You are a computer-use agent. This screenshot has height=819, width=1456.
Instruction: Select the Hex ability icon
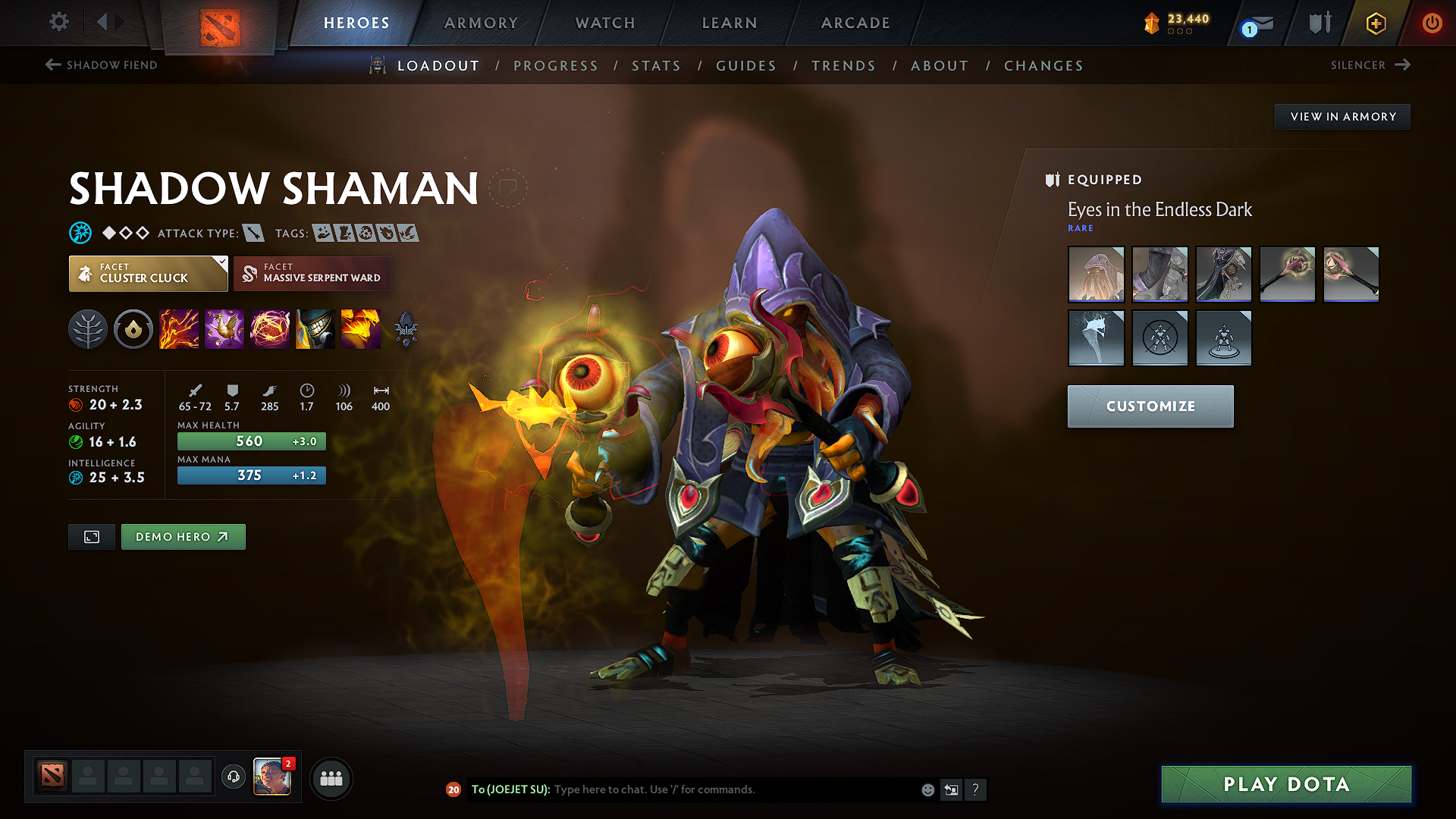tap(224, 329)
